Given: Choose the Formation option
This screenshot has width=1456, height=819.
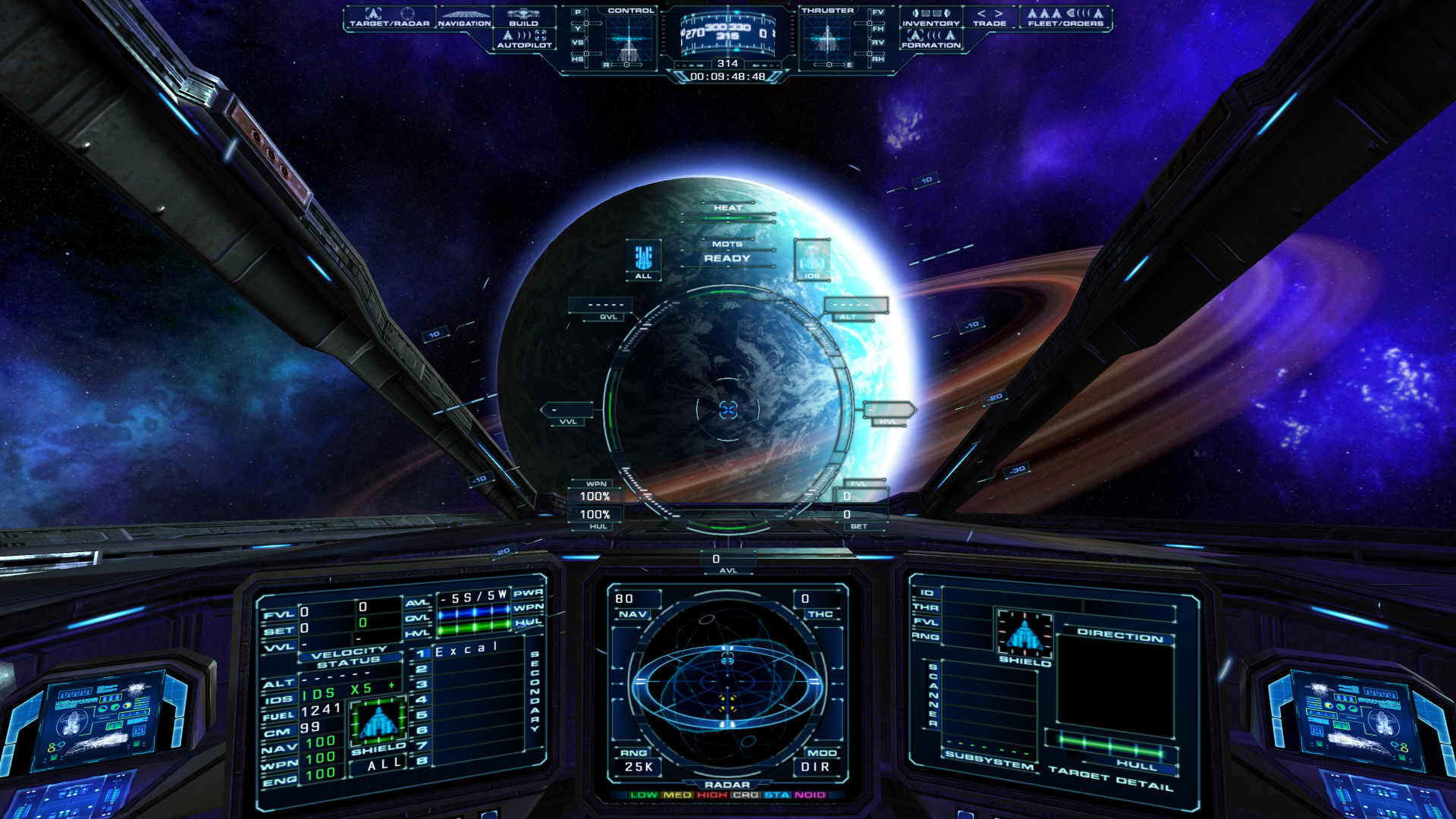Looking at the screenshot, I should click(930, 39).
